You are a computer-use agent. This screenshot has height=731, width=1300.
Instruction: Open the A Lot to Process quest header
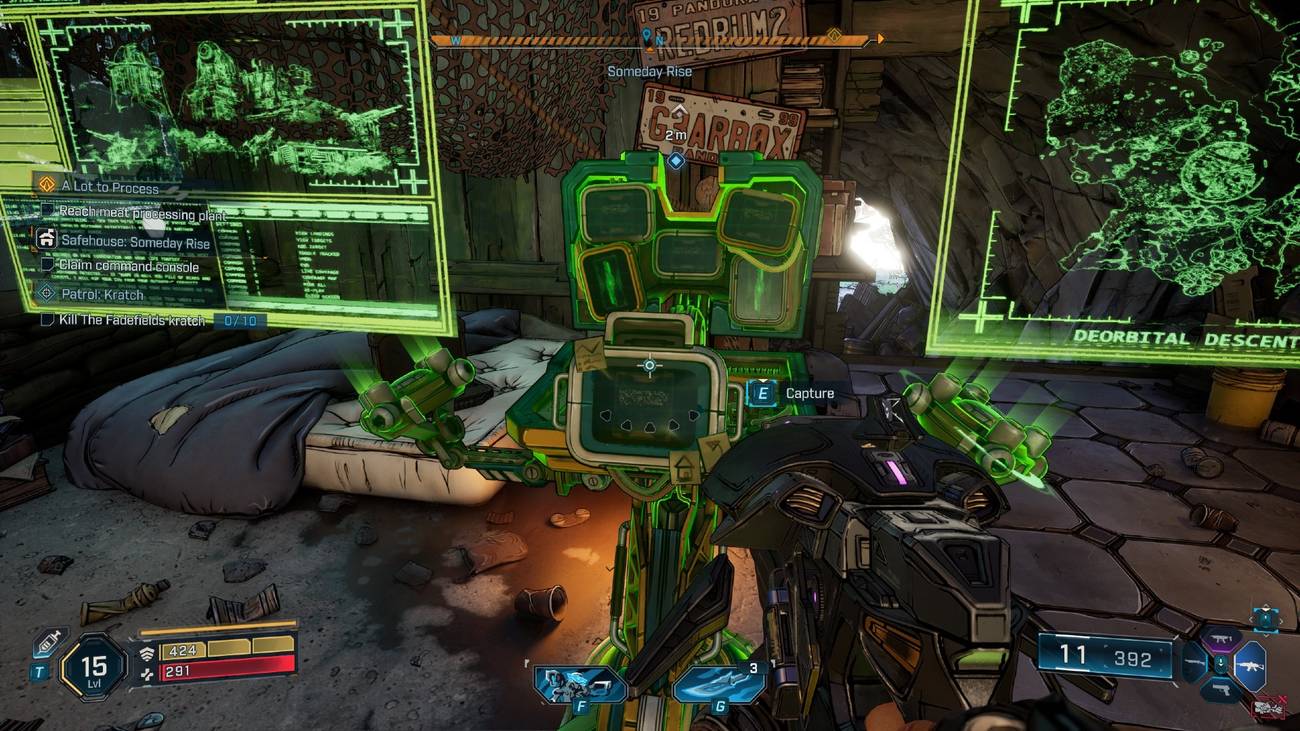(x=110, y=186)
